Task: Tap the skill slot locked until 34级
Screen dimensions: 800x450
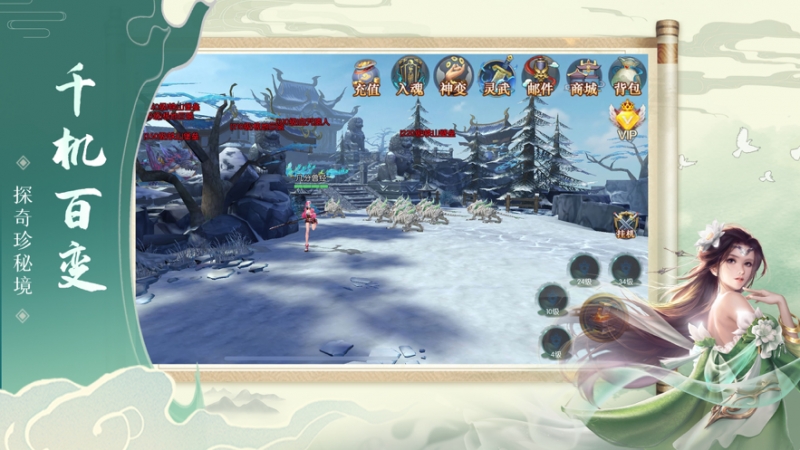Action: 625,269
